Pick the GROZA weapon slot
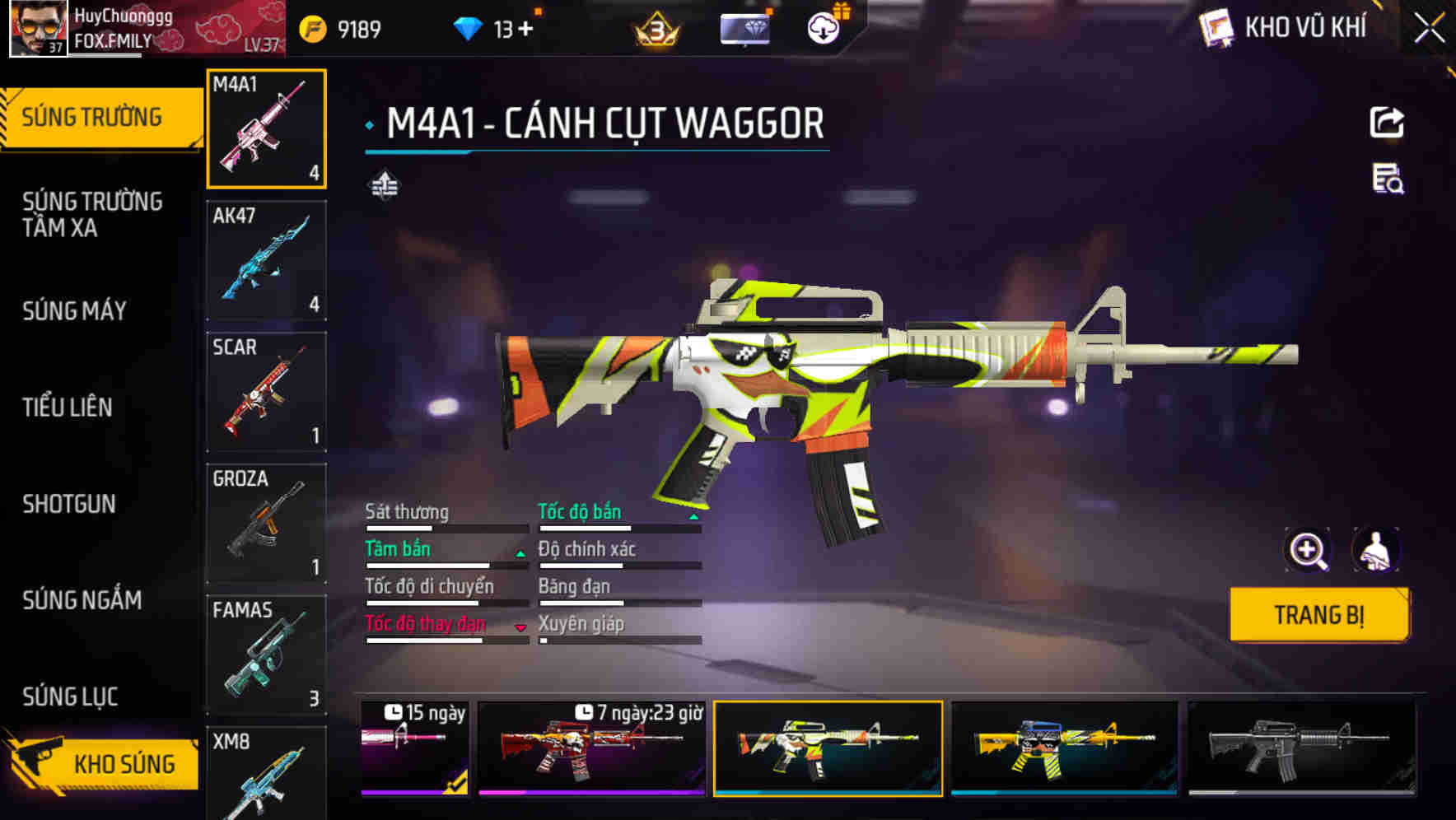The width and height of the screenshot is (1456, 820). click(266, 524)
